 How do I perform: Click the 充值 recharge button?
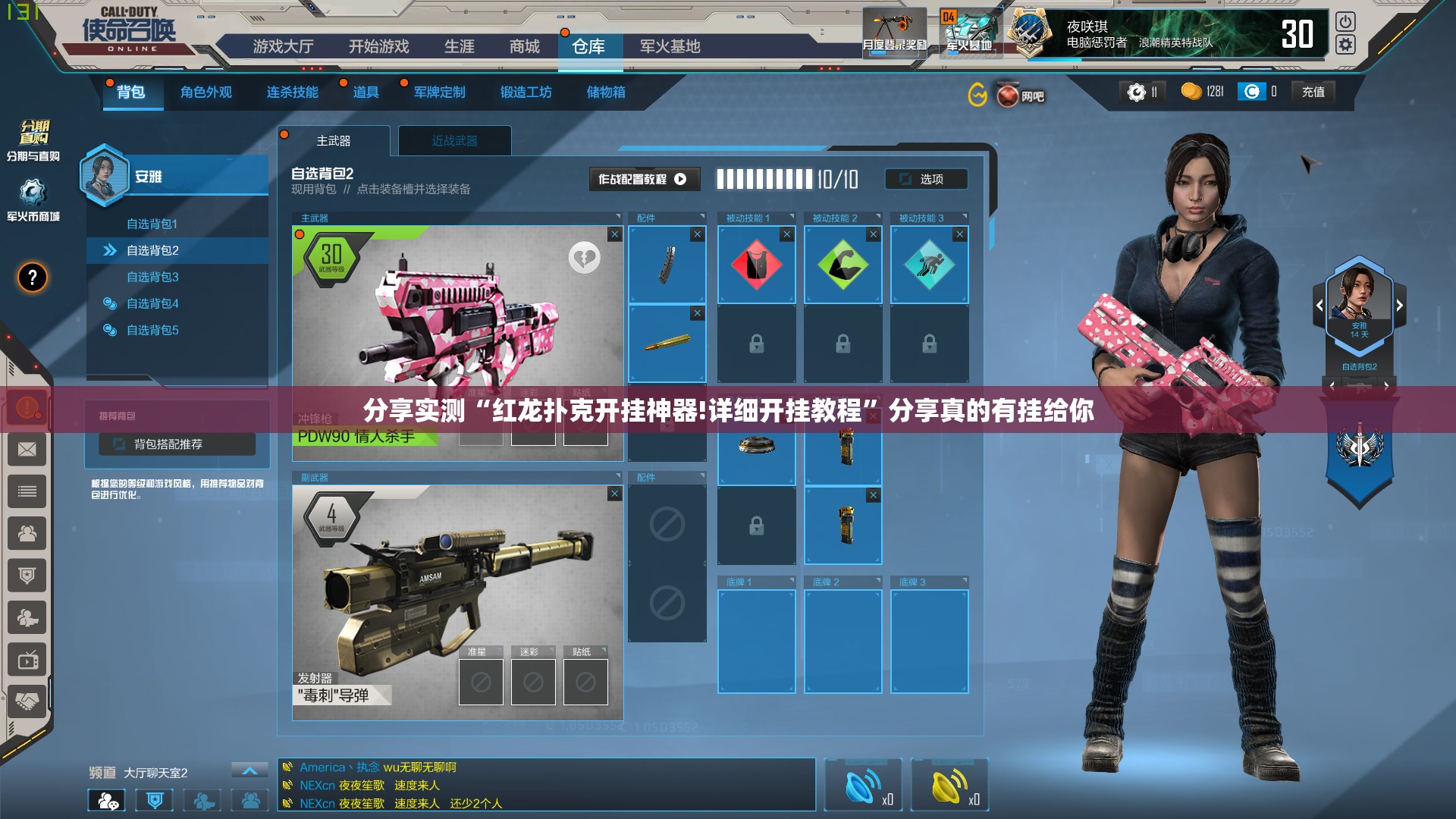pyautogui.click(x=1313, y=93)
